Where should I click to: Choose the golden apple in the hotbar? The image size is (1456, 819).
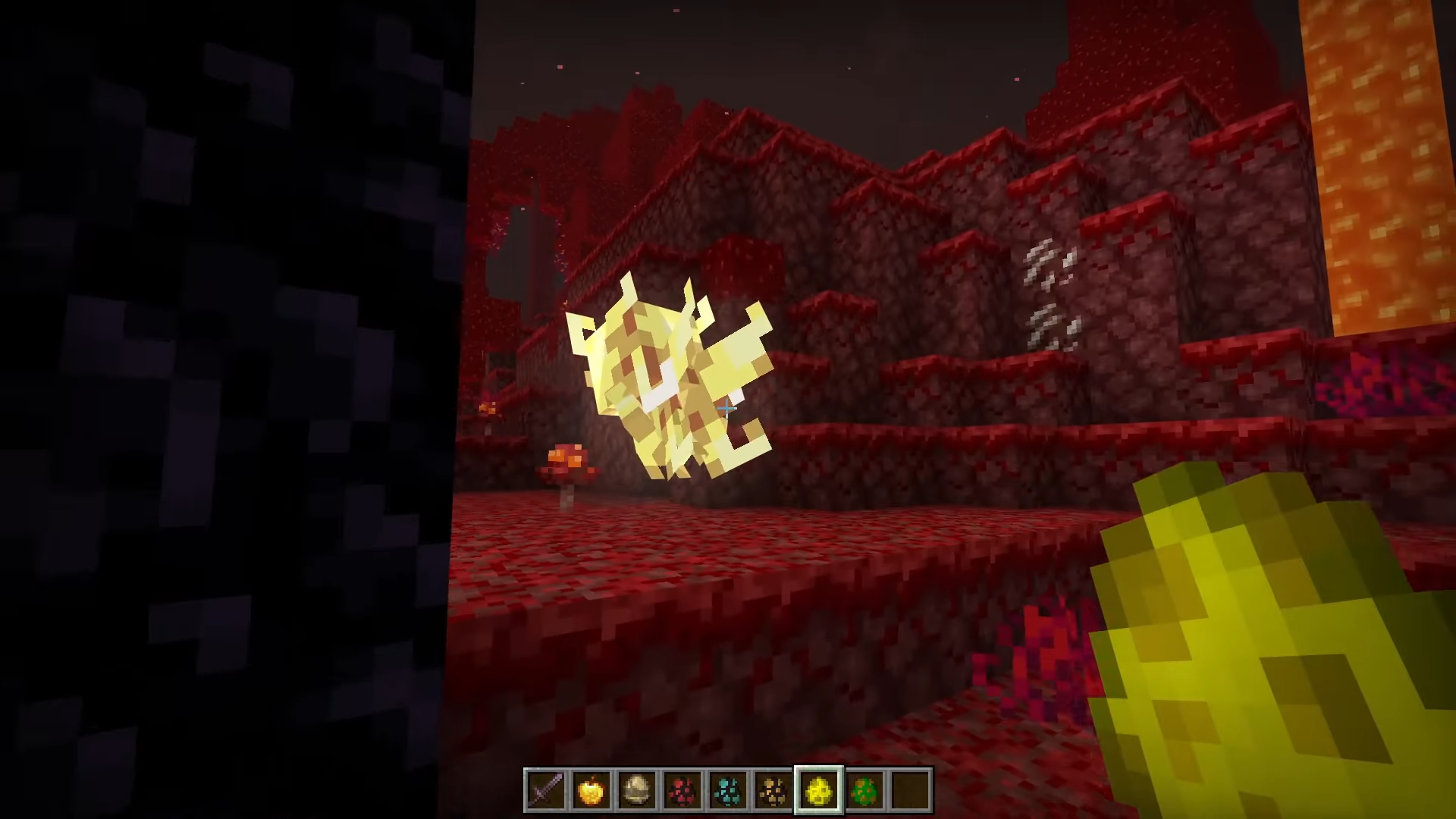click(x=591, y=790)
